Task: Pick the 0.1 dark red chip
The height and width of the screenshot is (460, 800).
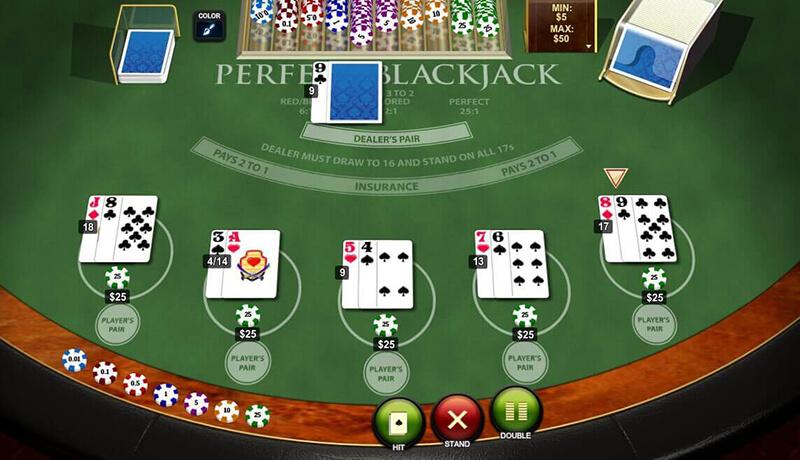Action: click(104, 373)
